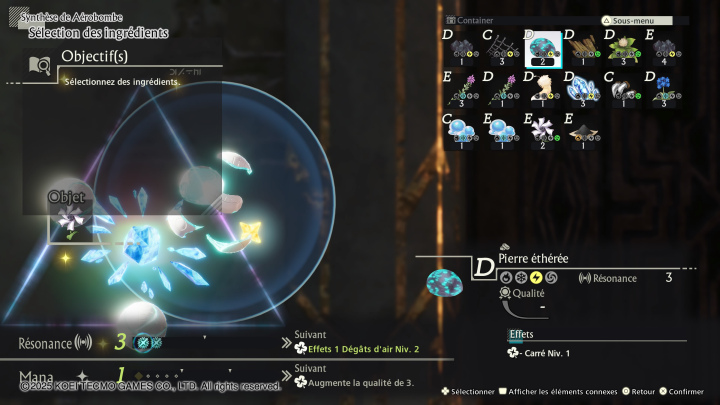Select the white fluffy puff ingredient
This screenshot has width=720, height=405.
tap(542, 88)
